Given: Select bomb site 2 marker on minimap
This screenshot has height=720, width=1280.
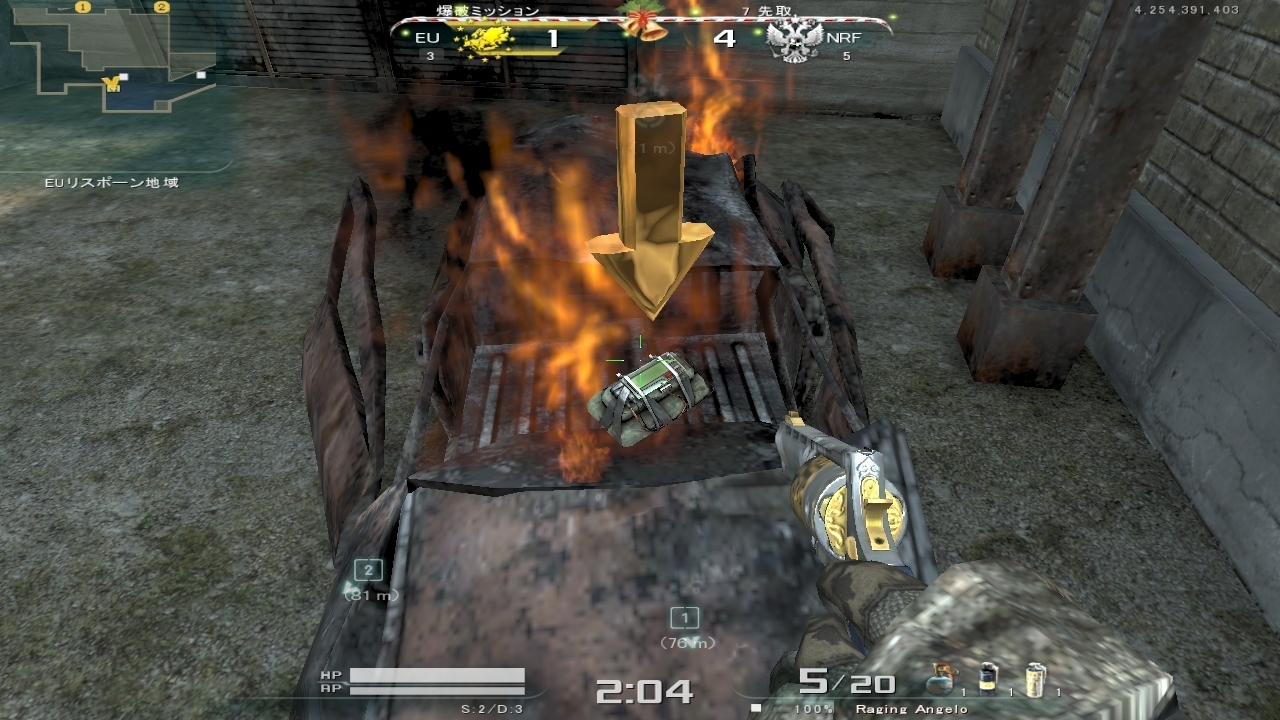Looking at the screenshot, I should (x=162, y=7).
